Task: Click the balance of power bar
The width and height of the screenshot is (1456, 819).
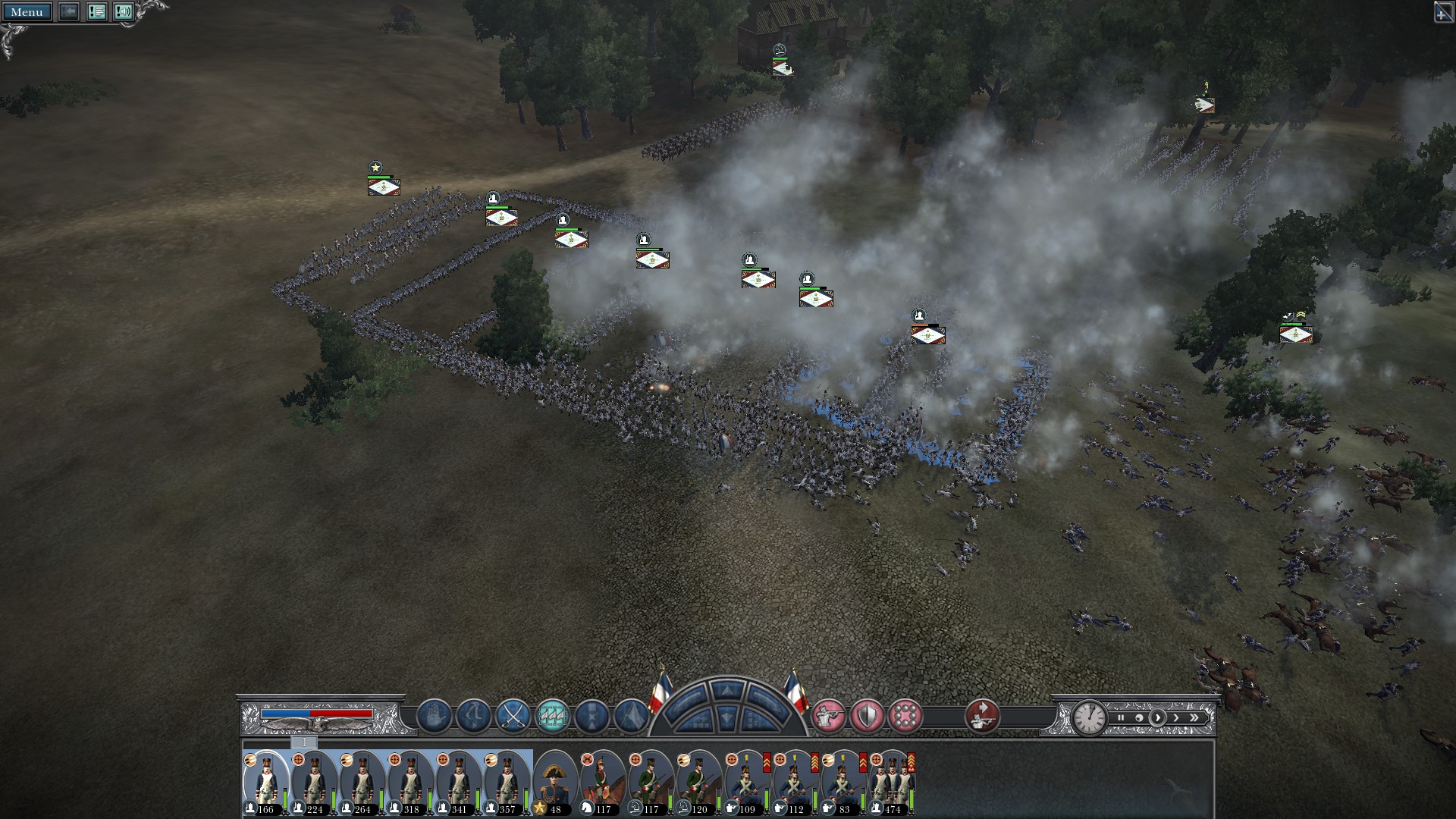Action: point(317,712)
